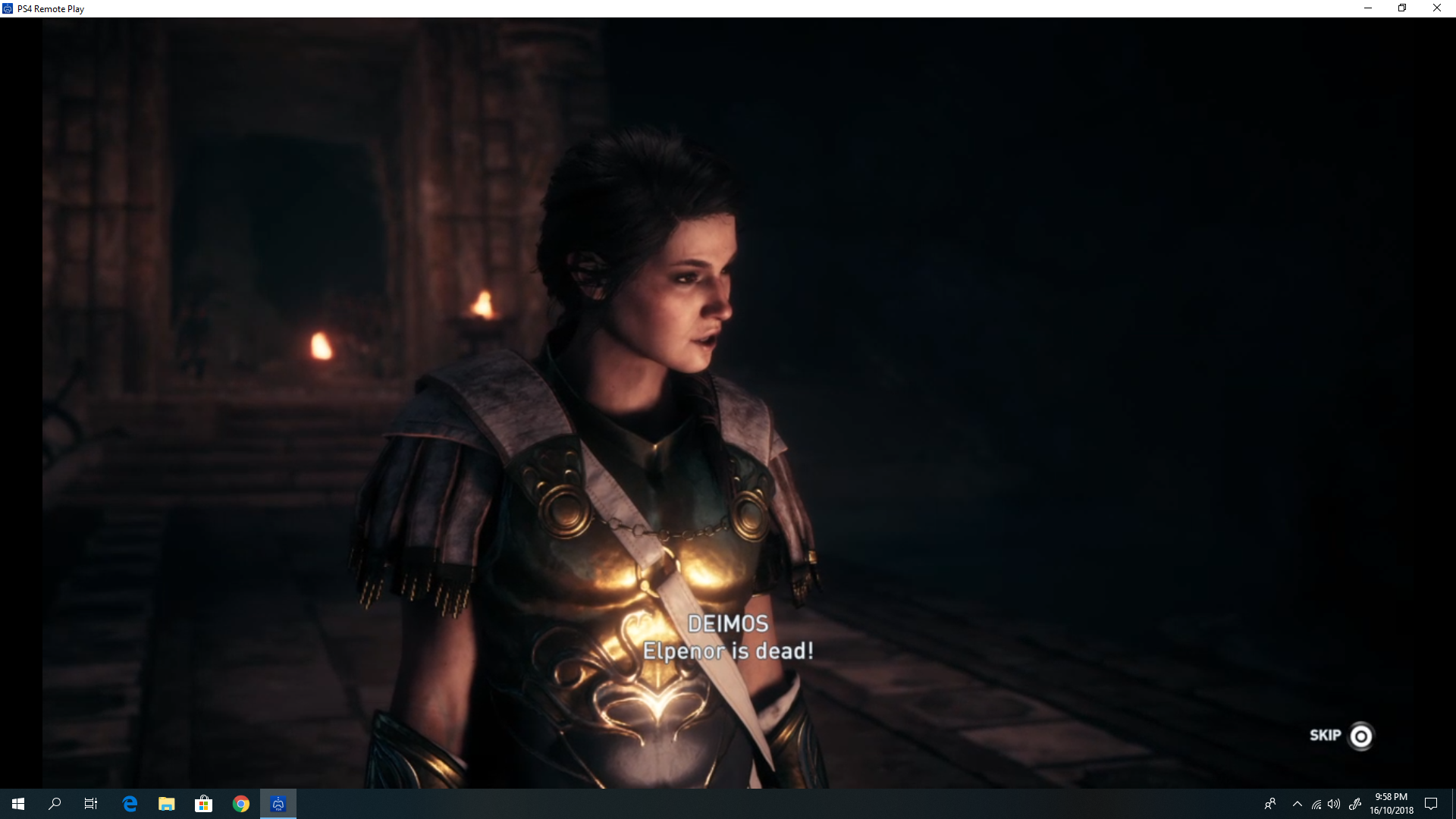This screenshot has width=1456, height=819.
Task: Click the SKIP circle button to skip cutscene
Action: pos(1360,736)
